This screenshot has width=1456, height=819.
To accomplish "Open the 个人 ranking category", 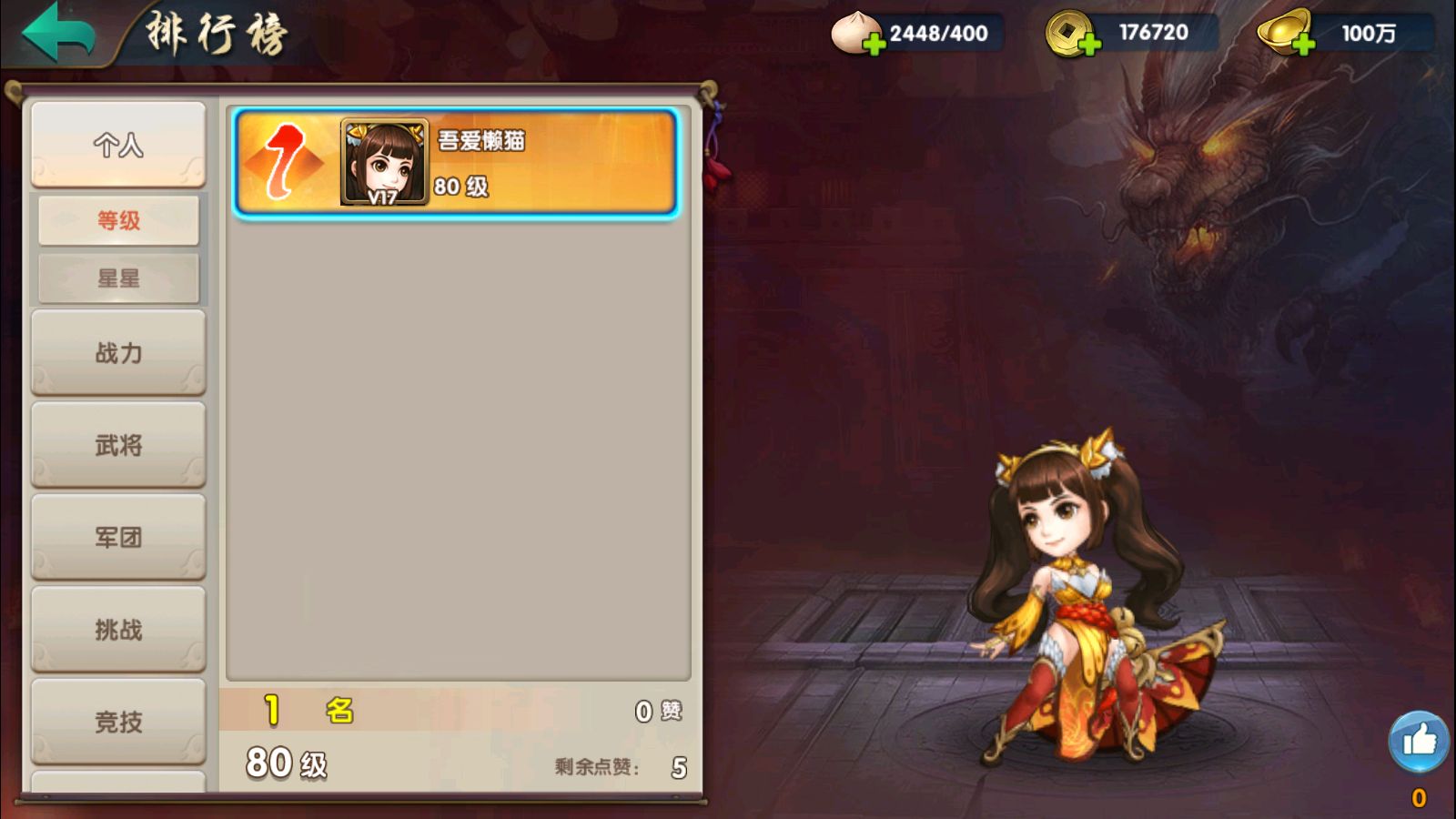I will point(118,145).
